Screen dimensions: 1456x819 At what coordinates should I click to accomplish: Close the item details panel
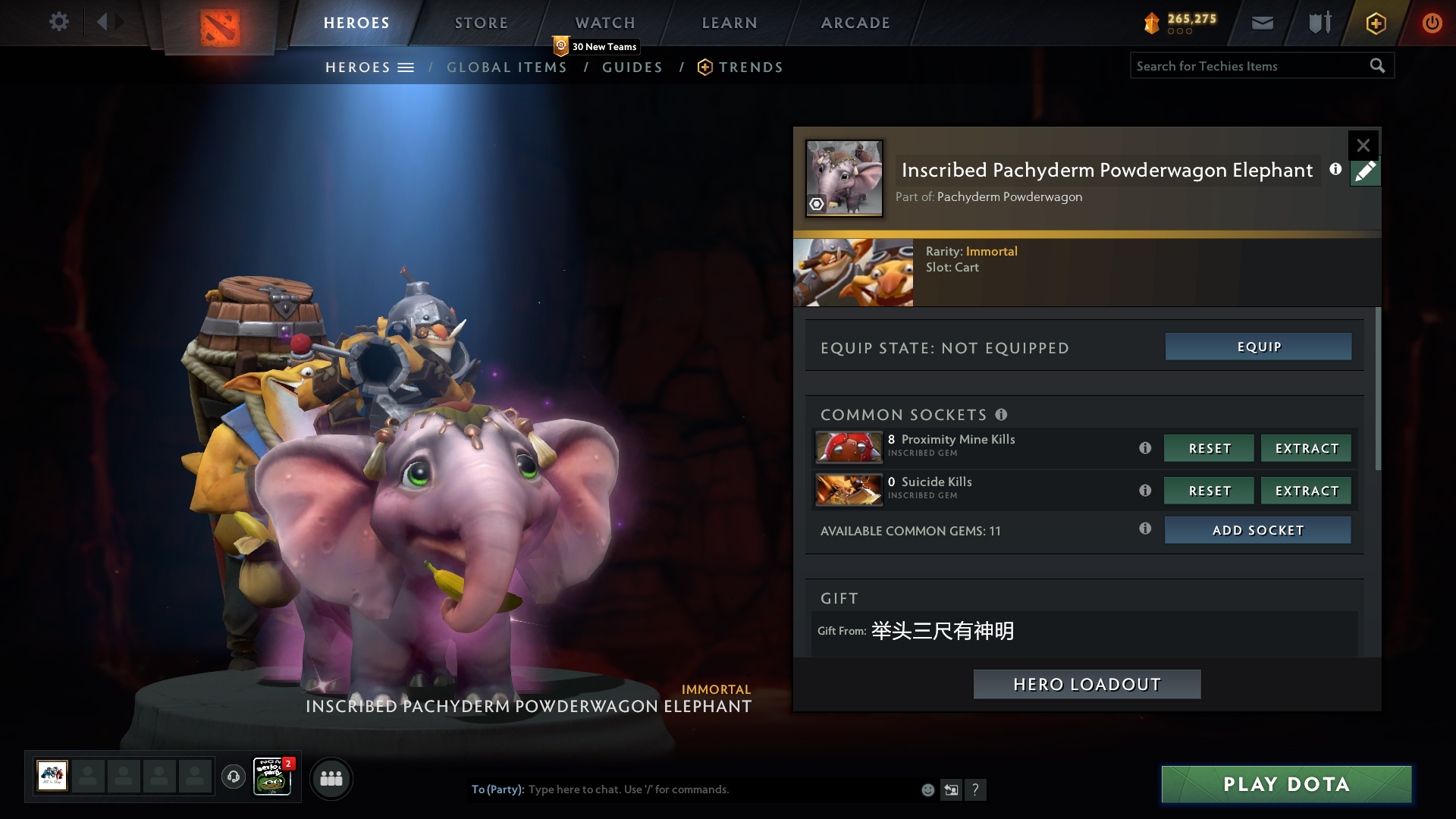[1363, 145]
